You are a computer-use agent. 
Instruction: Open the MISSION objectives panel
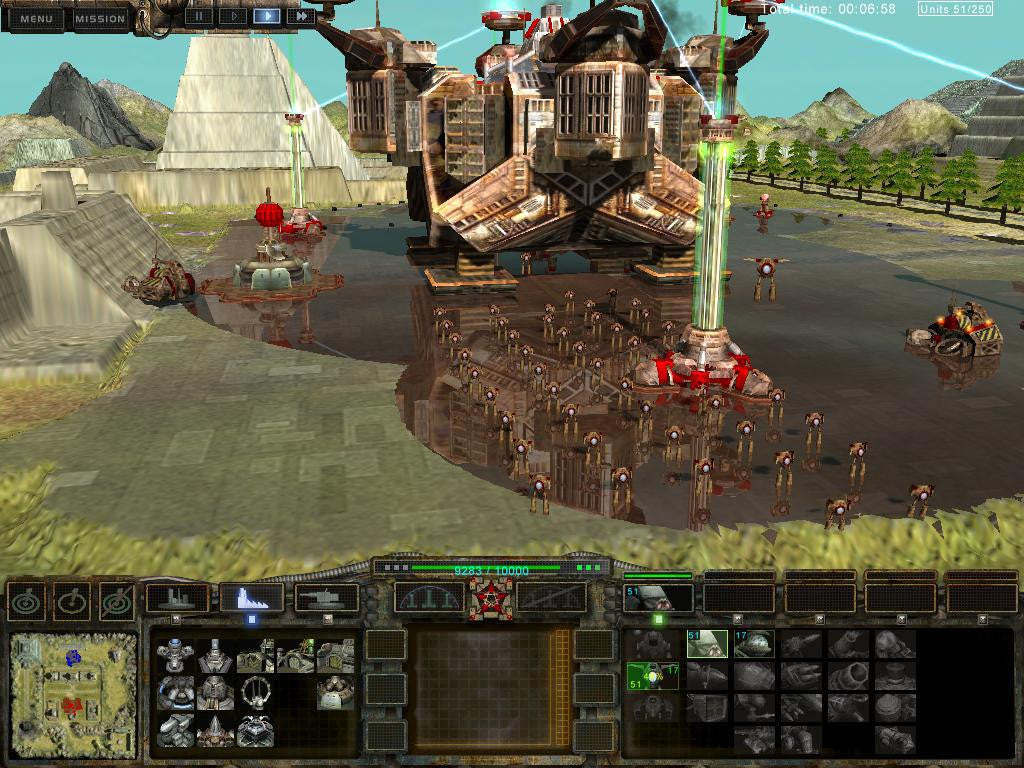coord(100,18)
